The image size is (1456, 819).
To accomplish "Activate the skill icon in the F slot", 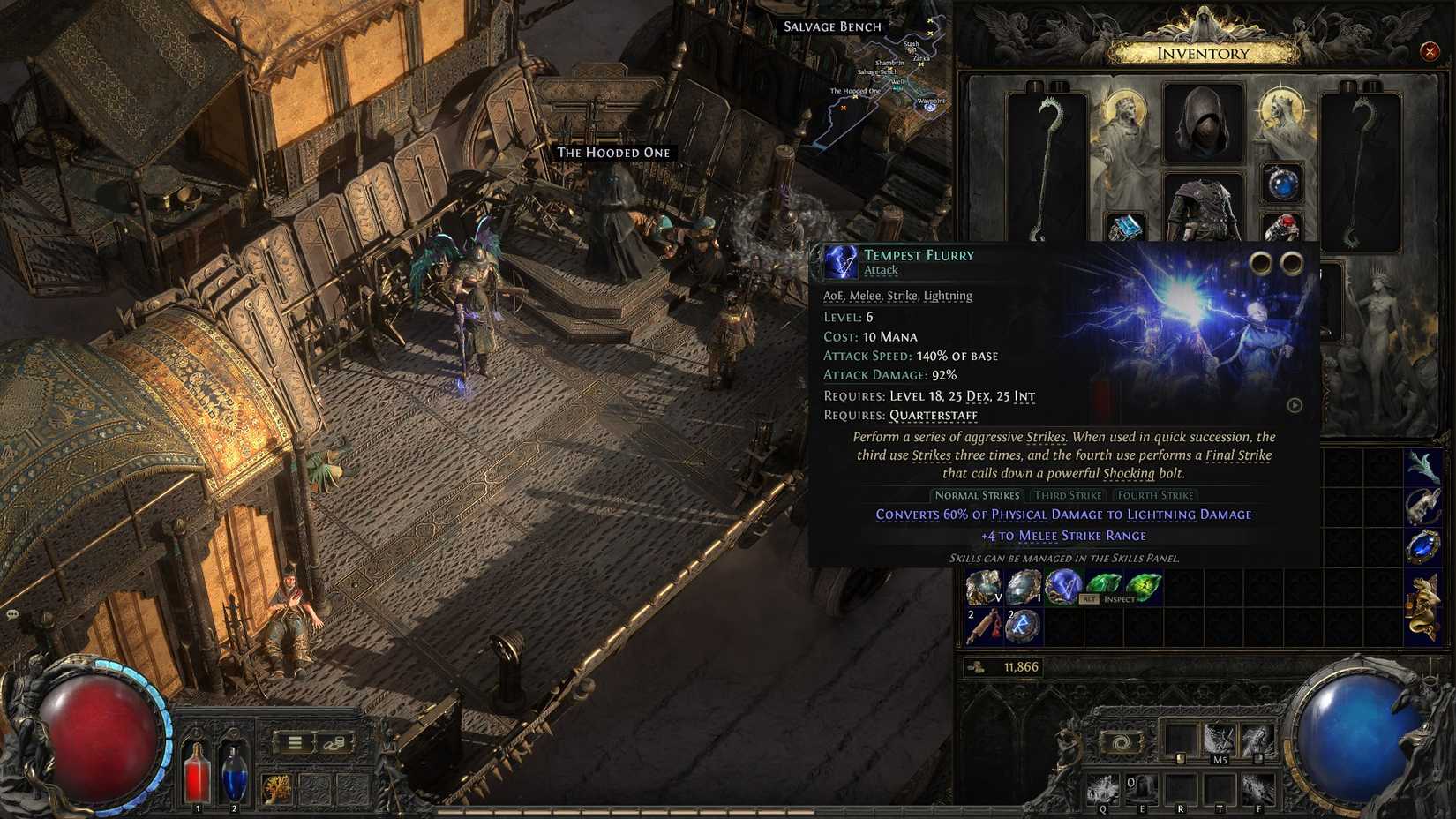I will [x=1259, y=789].
